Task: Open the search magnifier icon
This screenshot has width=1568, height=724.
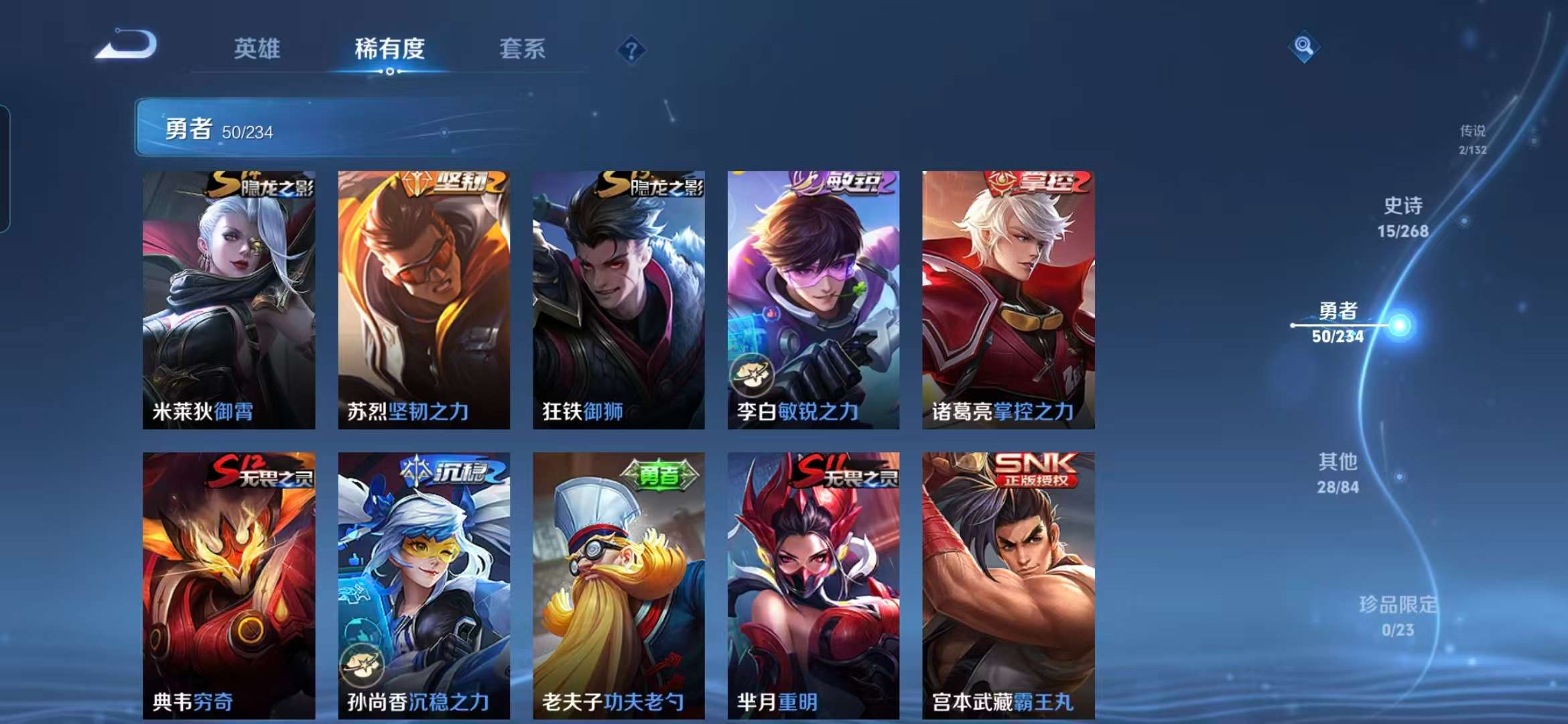Action: (x=1303, y=44)
